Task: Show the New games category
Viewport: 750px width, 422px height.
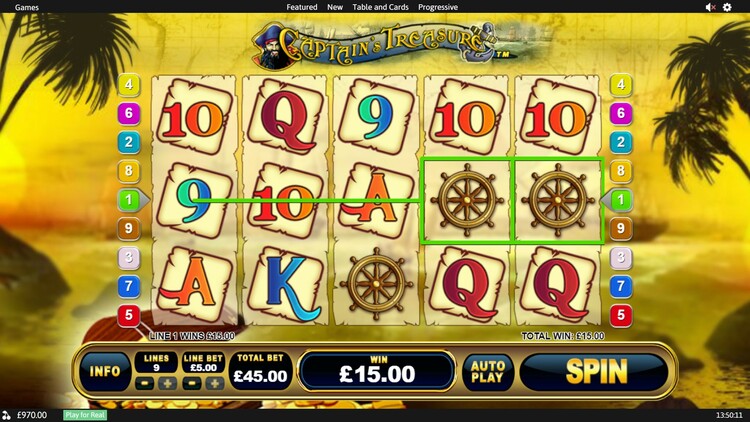Action: (335, 7)
